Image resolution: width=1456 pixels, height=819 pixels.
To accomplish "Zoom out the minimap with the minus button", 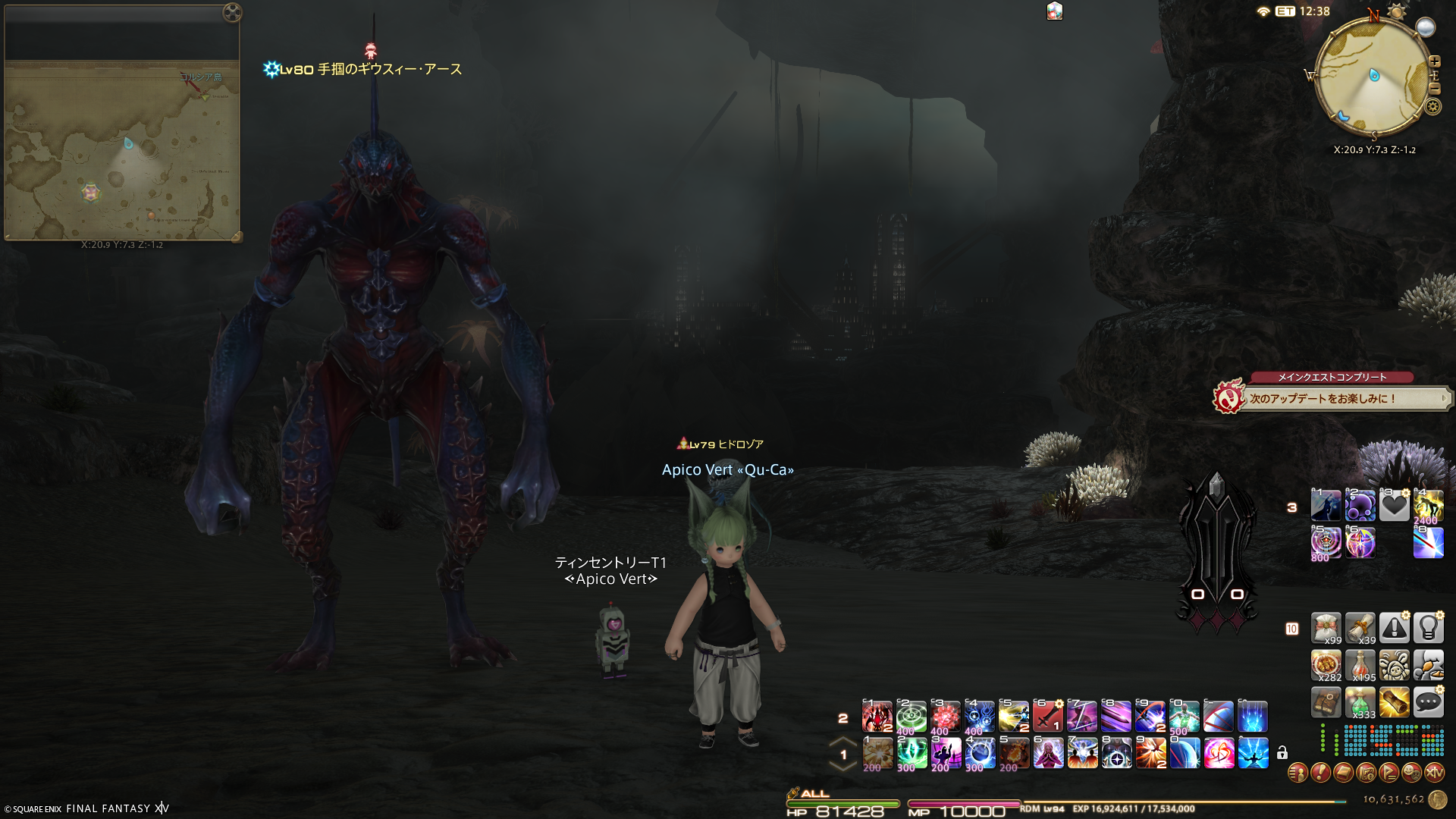I will coord(1434,89).
